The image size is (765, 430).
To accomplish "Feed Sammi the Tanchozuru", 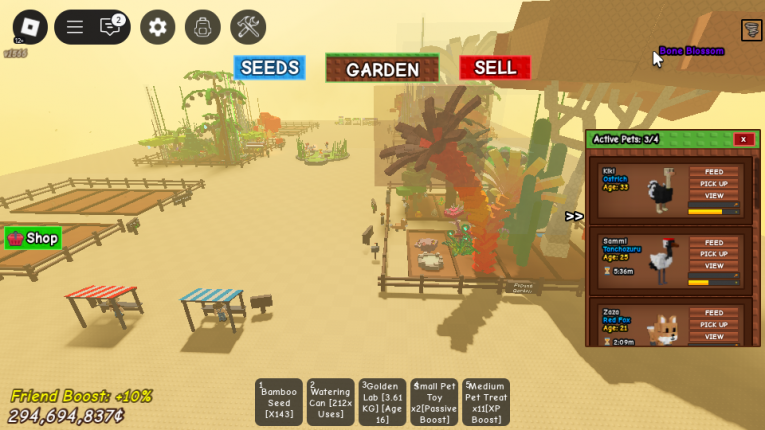I will 714,243.
